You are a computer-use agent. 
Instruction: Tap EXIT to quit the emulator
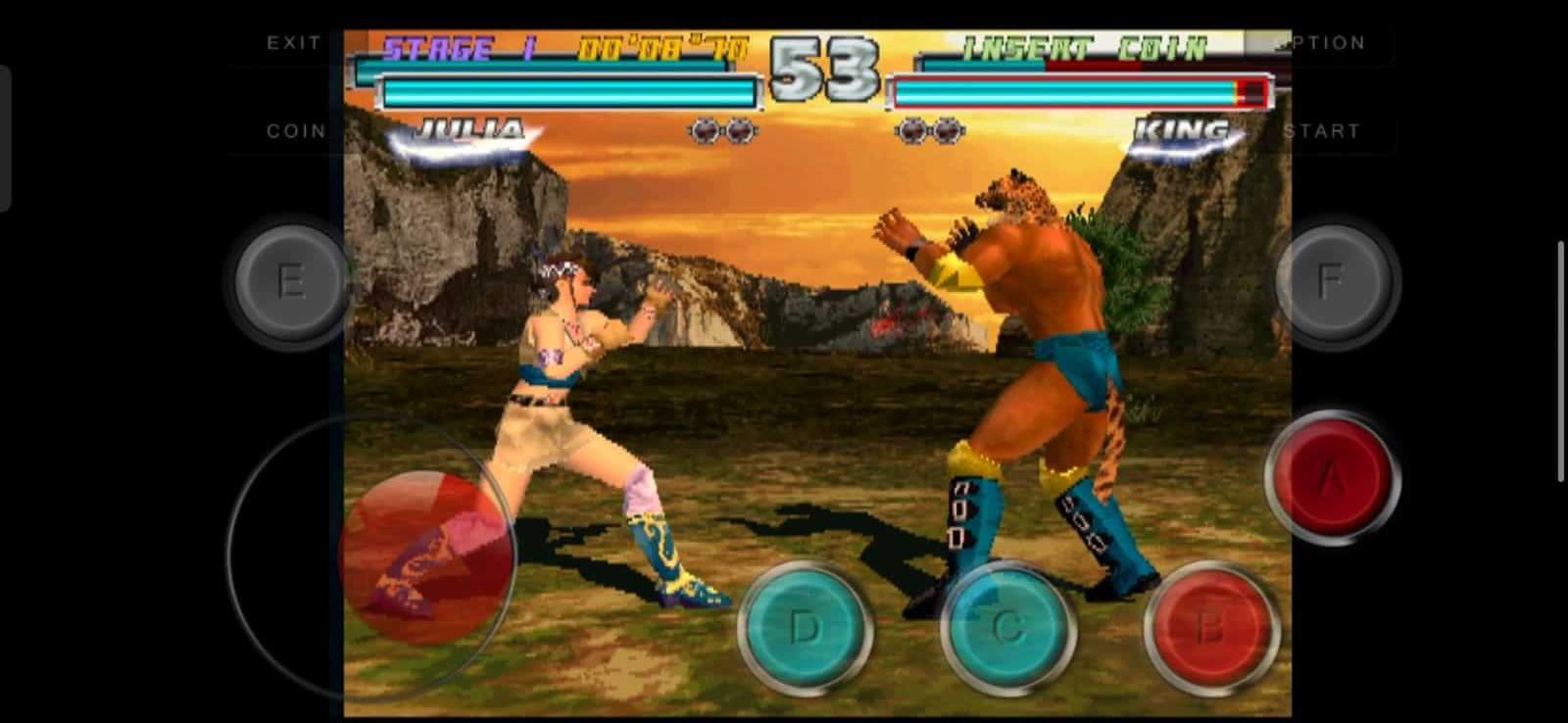coord(292,41)
